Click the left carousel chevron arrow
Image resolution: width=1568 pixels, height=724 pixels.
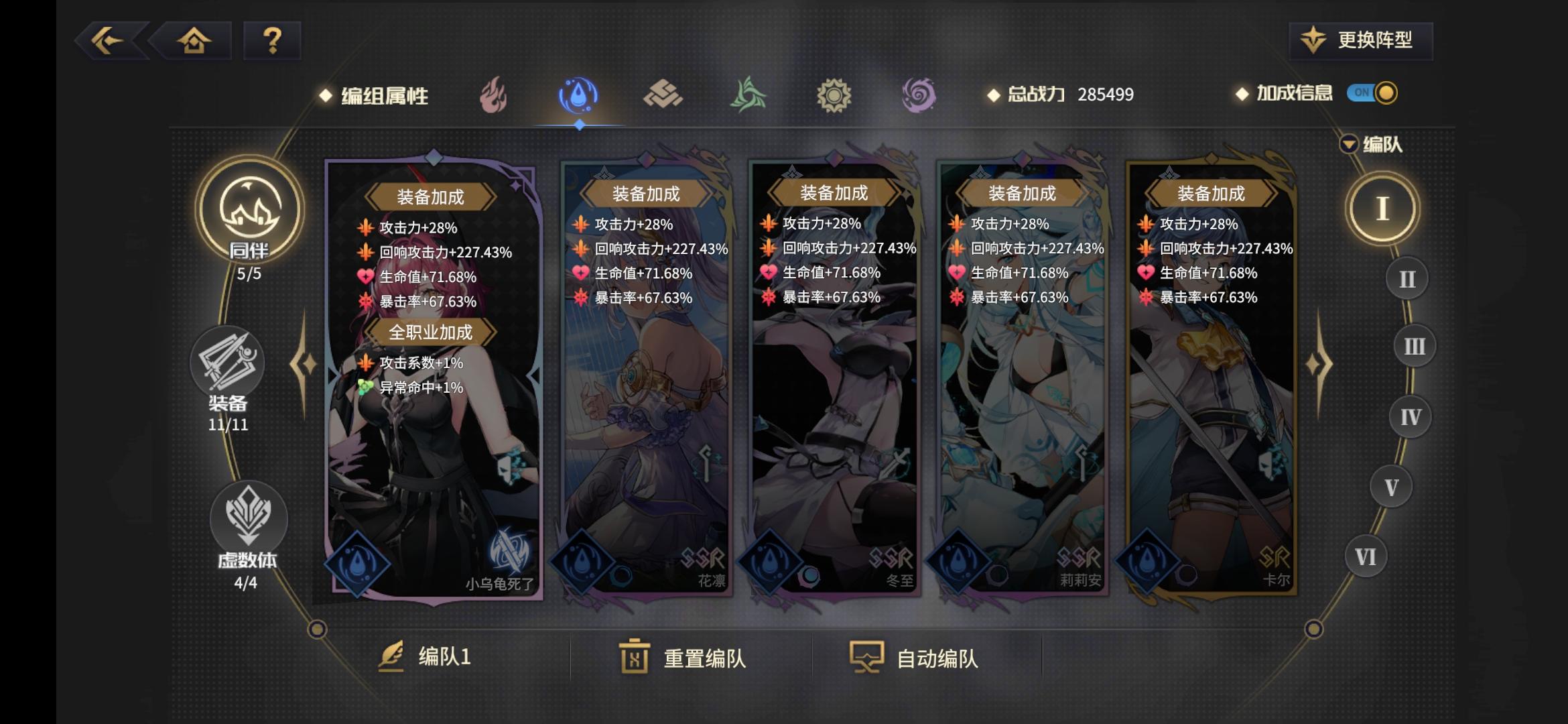[301, 362]
